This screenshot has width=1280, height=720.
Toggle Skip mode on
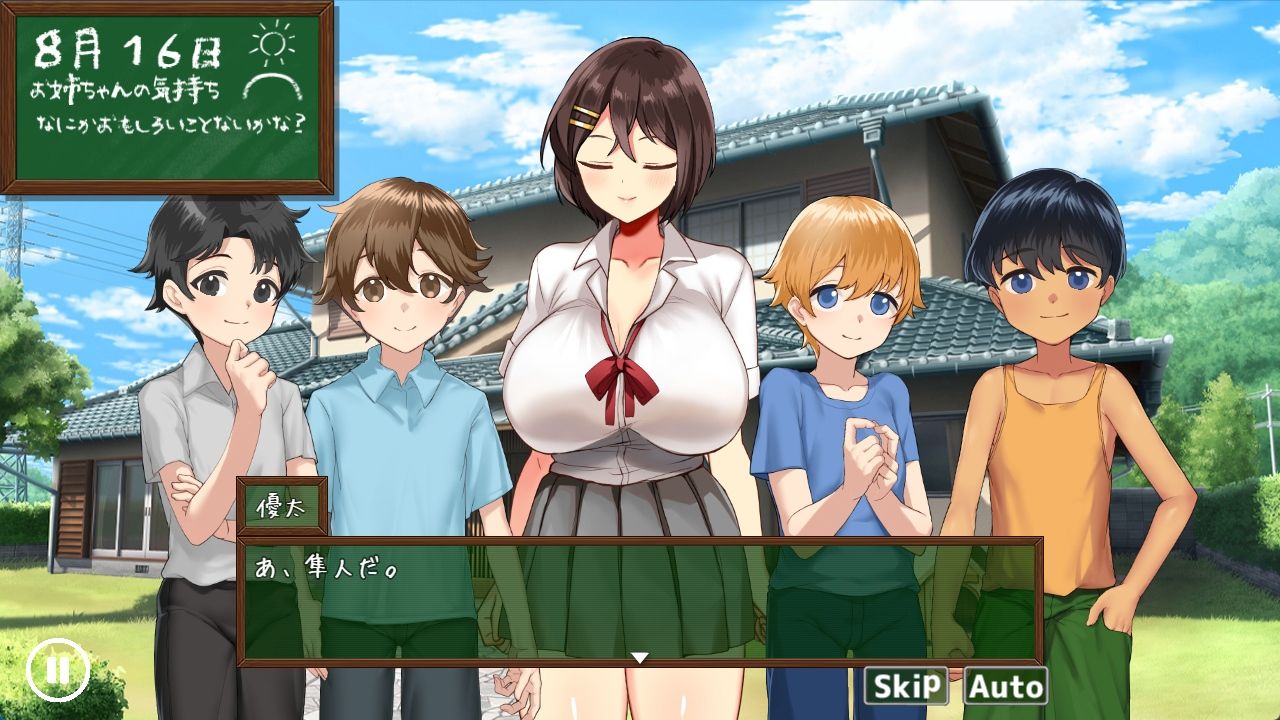click(x=908, y=687)
